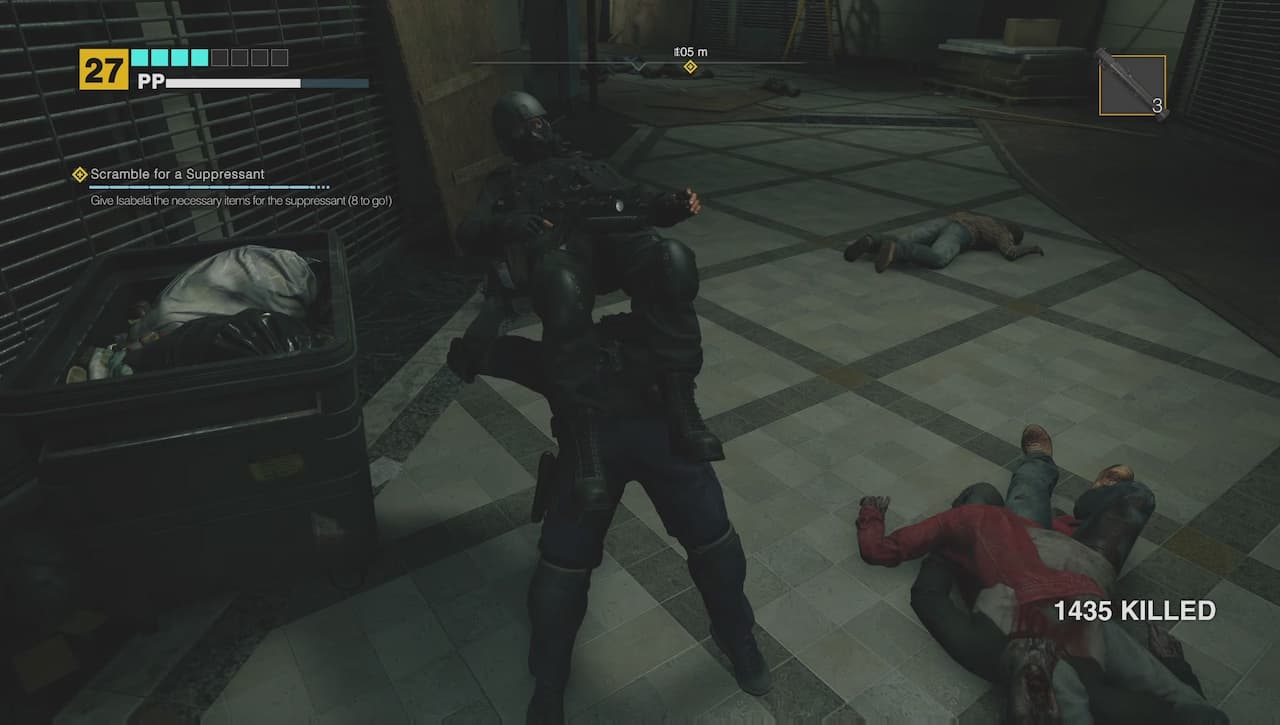Click the diamond icon beside Scramble for a Suppressant
The width and height of the screenshot is (1280, 725).
tap(78, 173)
